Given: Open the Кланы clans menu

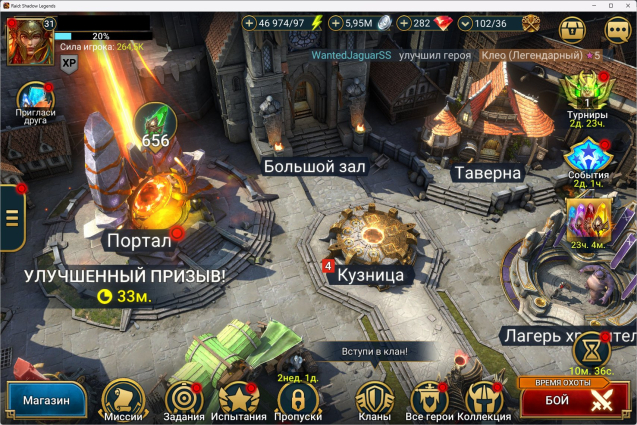Looking at the screenshot, I should coord(374,401).
